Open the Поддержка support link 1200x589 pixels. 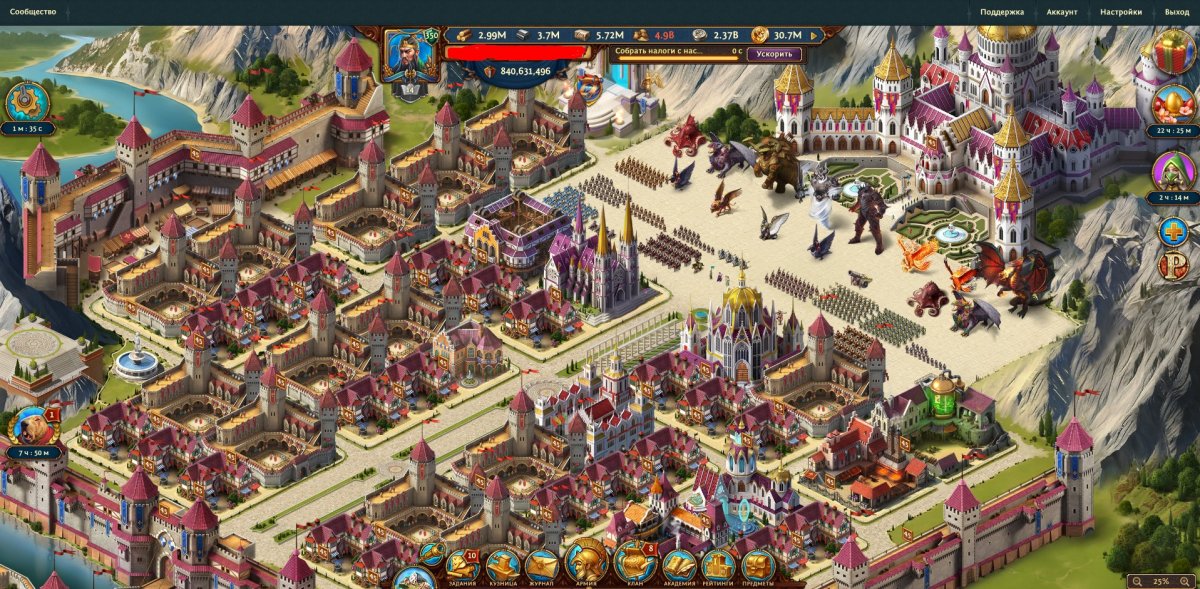click(x=1002, y=12)
